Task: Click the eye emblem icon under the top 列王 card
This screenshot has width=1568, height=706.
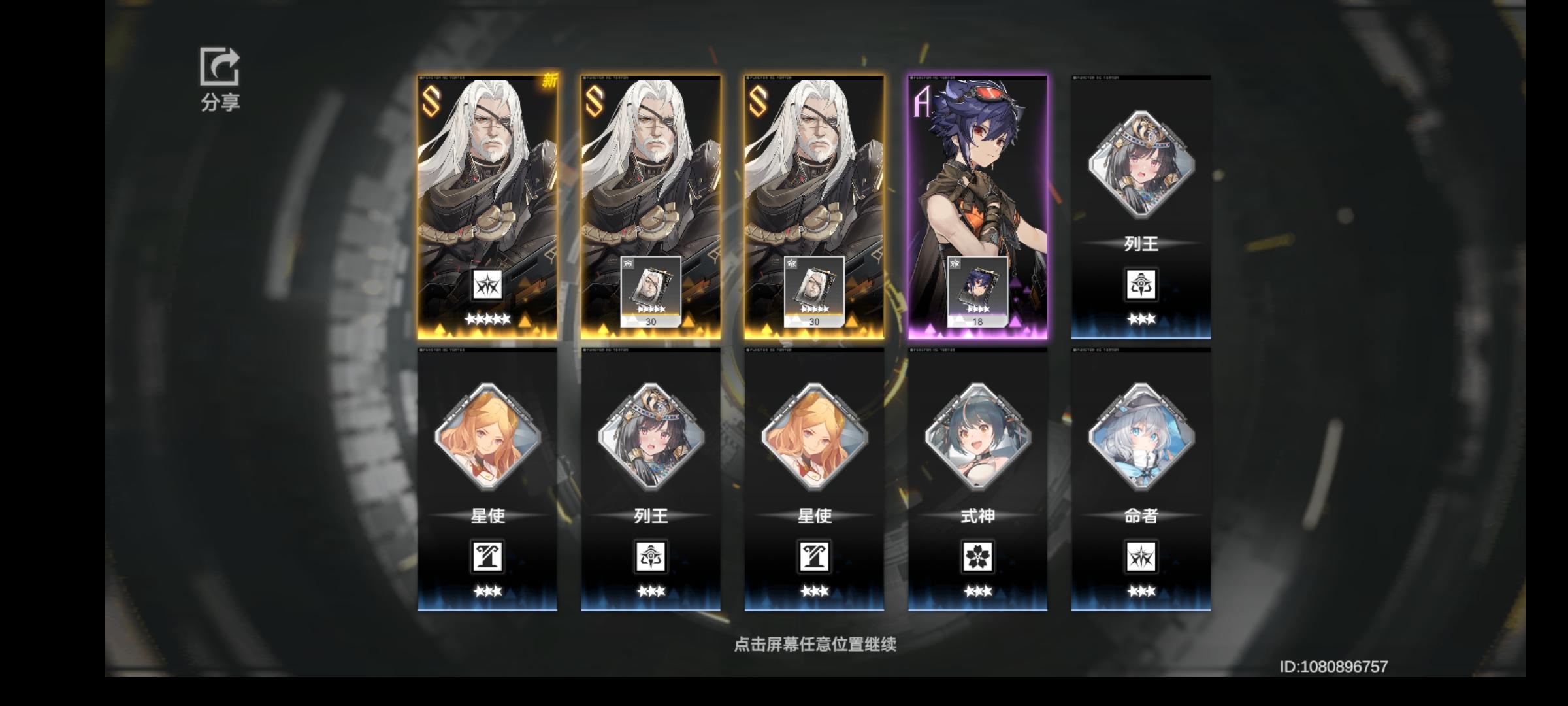Action: click(1141, 285)
